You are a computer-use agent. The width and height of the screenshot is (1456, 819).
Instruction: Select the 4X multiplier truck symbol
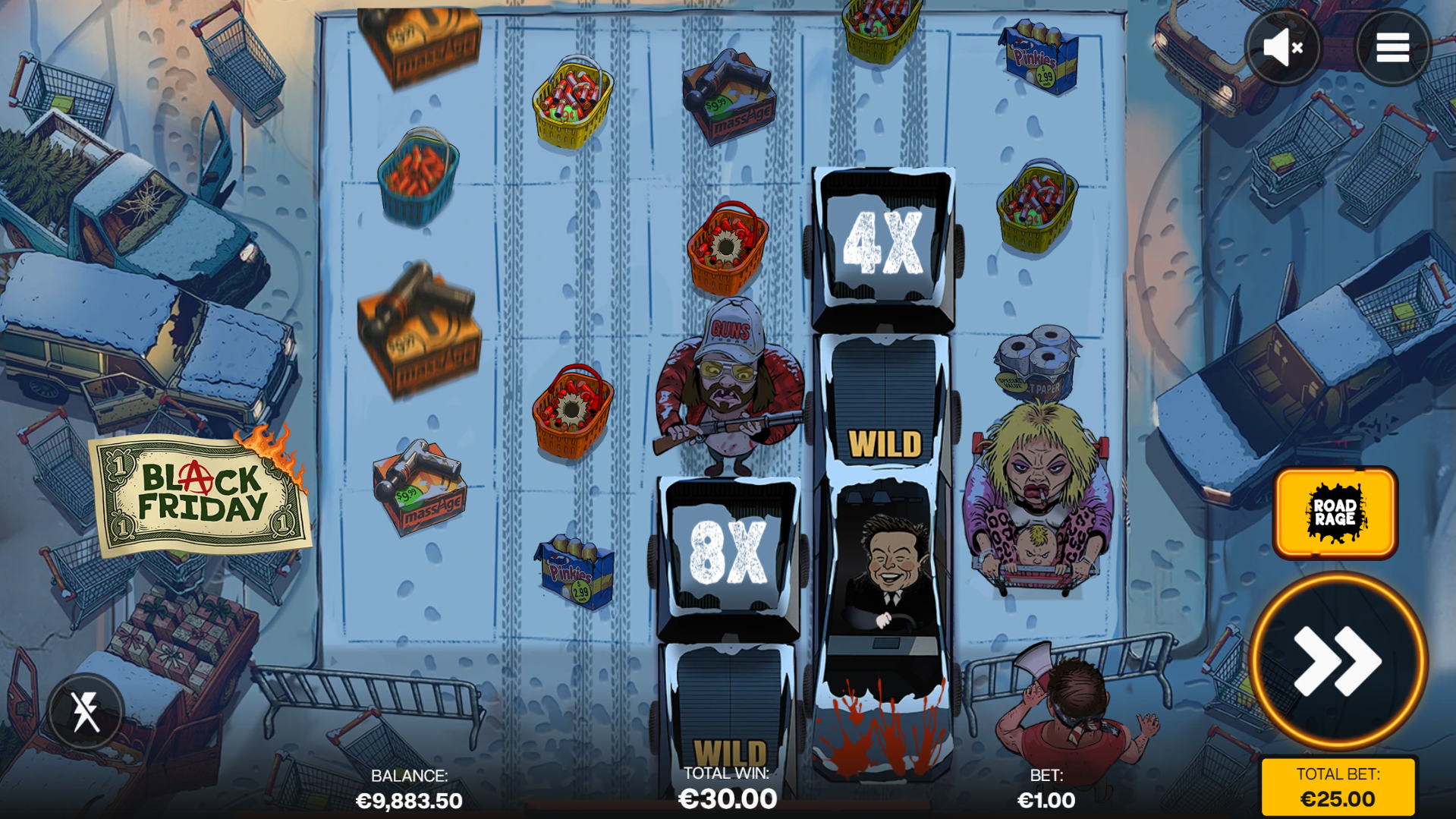(x=883, y=243)
